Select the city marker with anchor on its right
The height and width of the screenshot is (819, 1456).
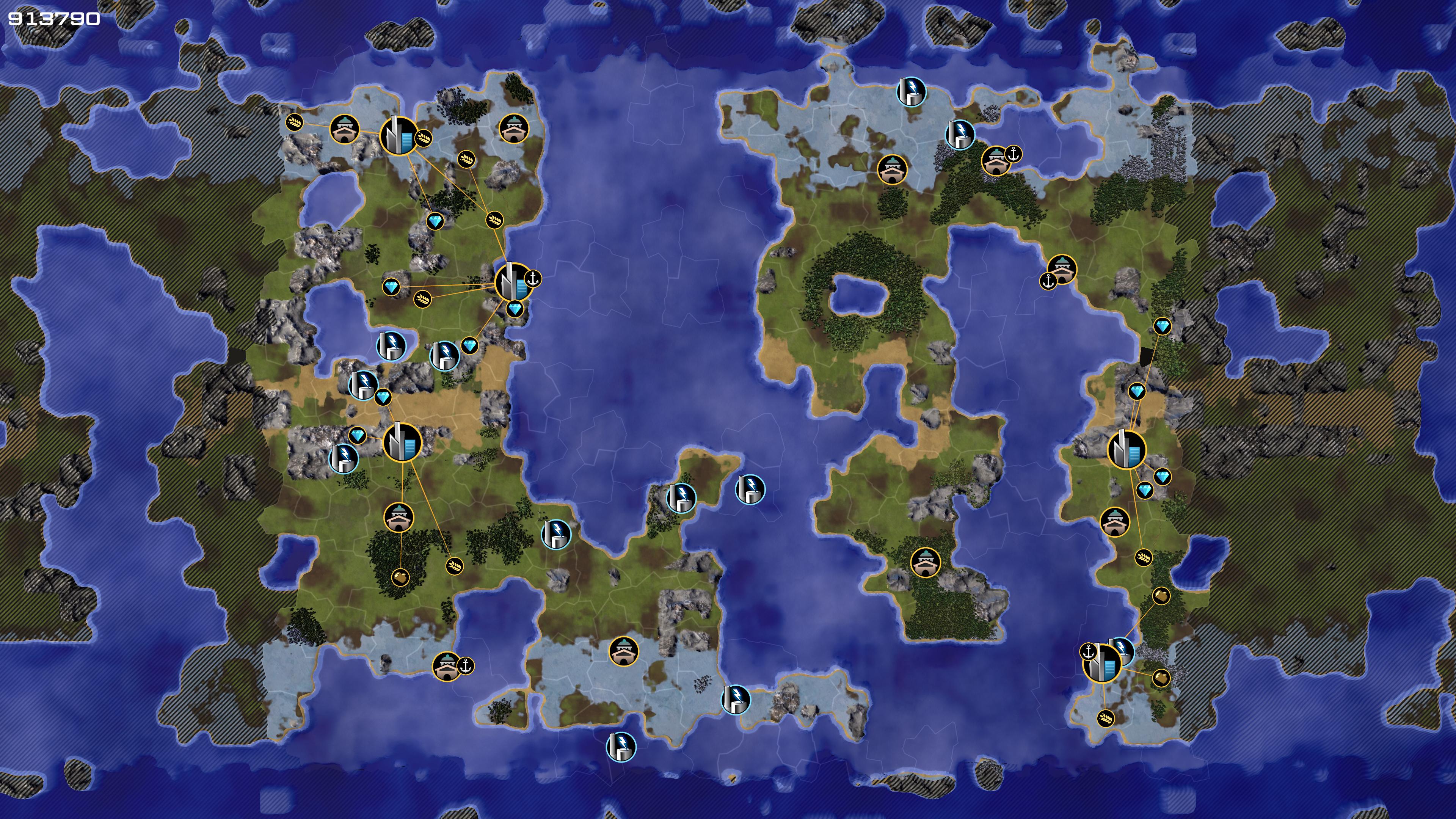(x=513, y=281)
